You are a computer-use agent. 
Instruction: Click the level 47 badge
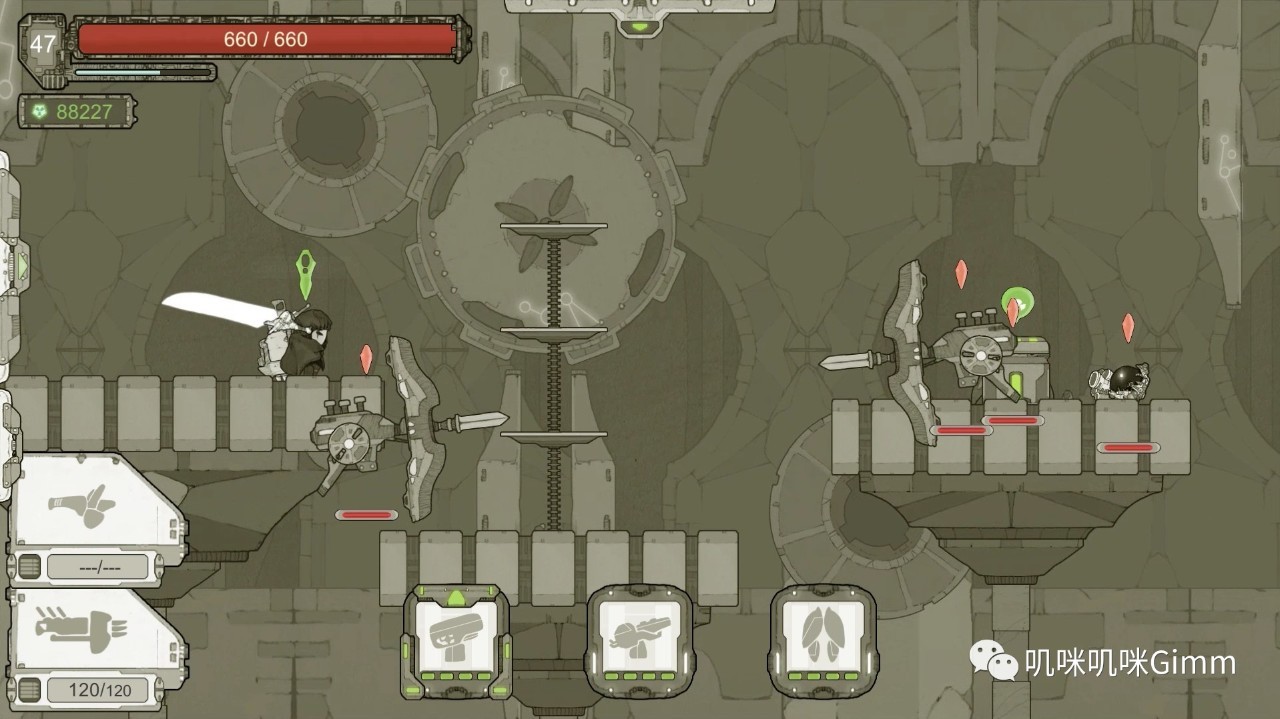43,43
